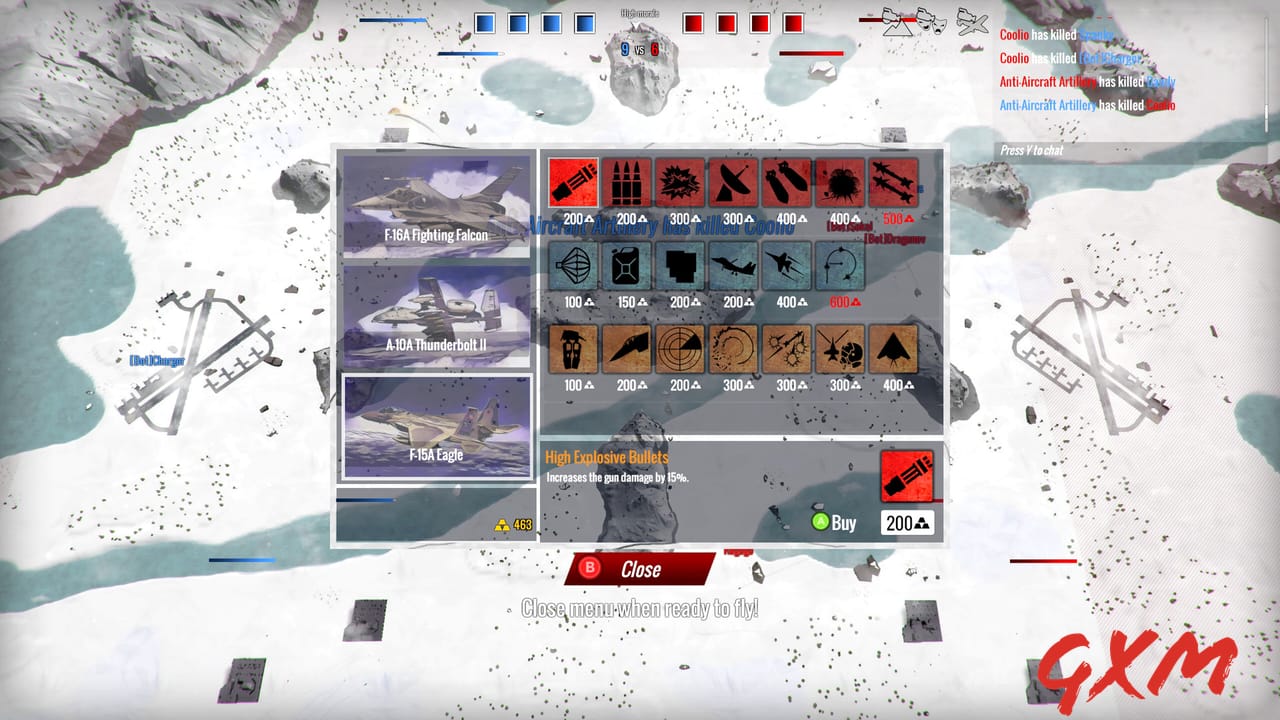1280x720 pixels.
Task: Select the radar dish upgrade icon
Action: [x=735, y=182]
